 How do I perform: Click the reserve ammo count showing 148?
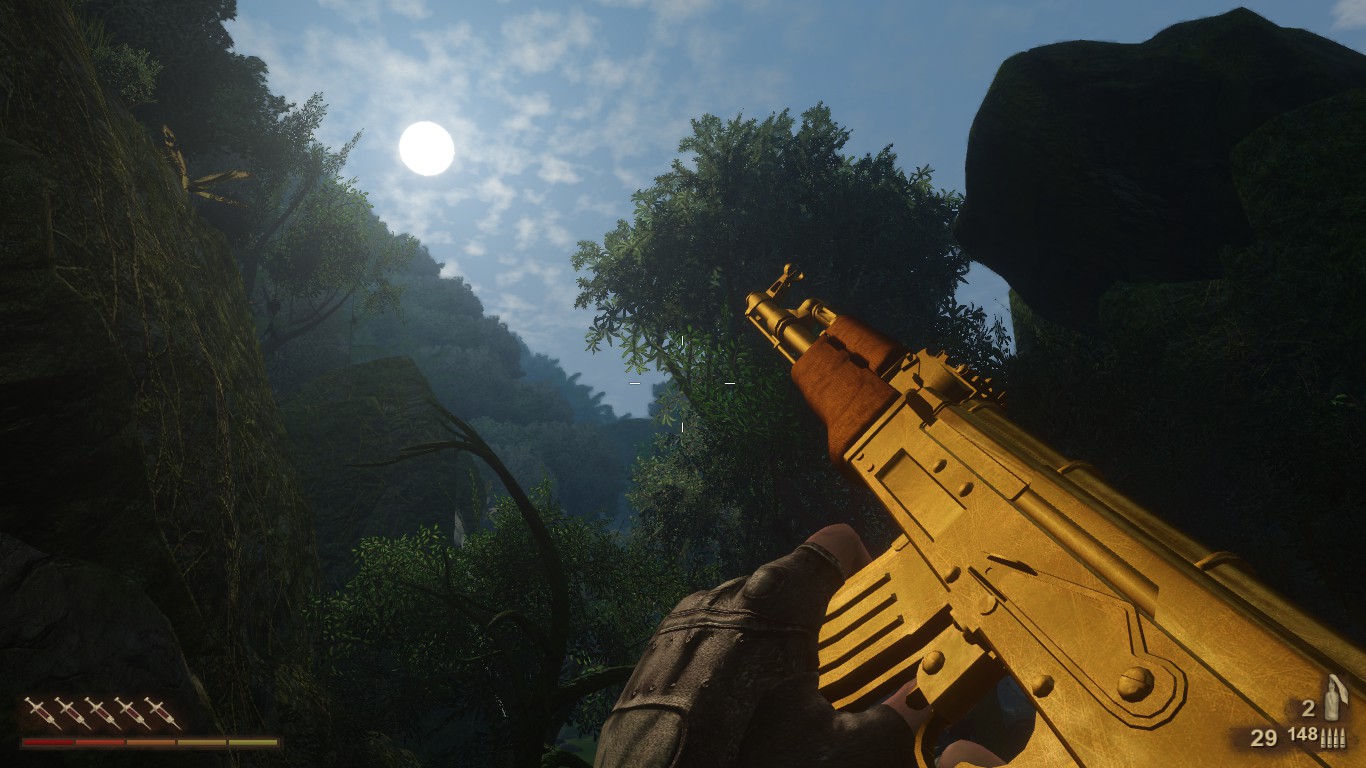[1302, 736]
